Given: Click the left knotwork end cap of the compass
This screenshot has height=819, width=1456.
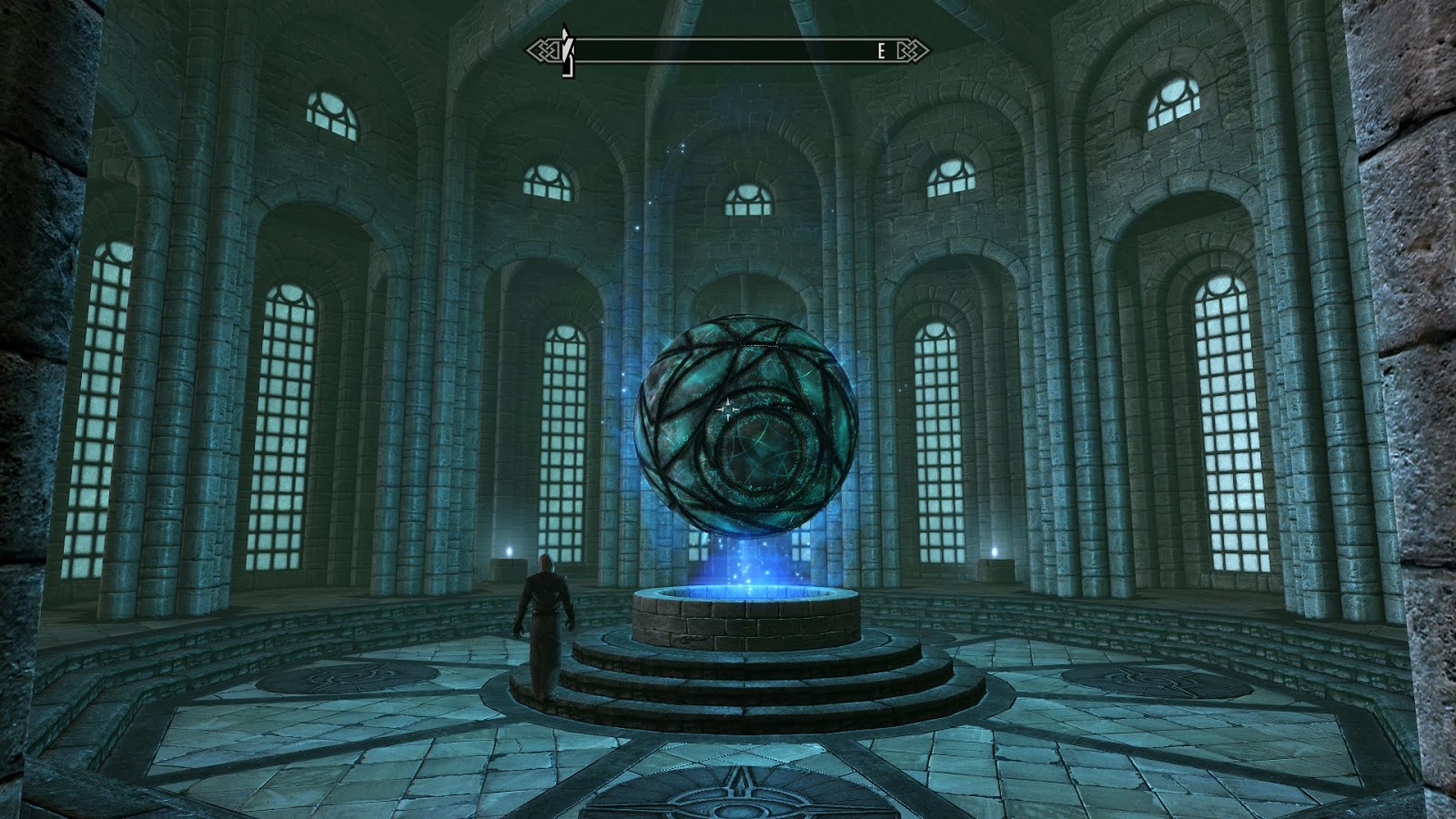Looking at the screenshot, I should pyautogui.click(x=544, y=50).
